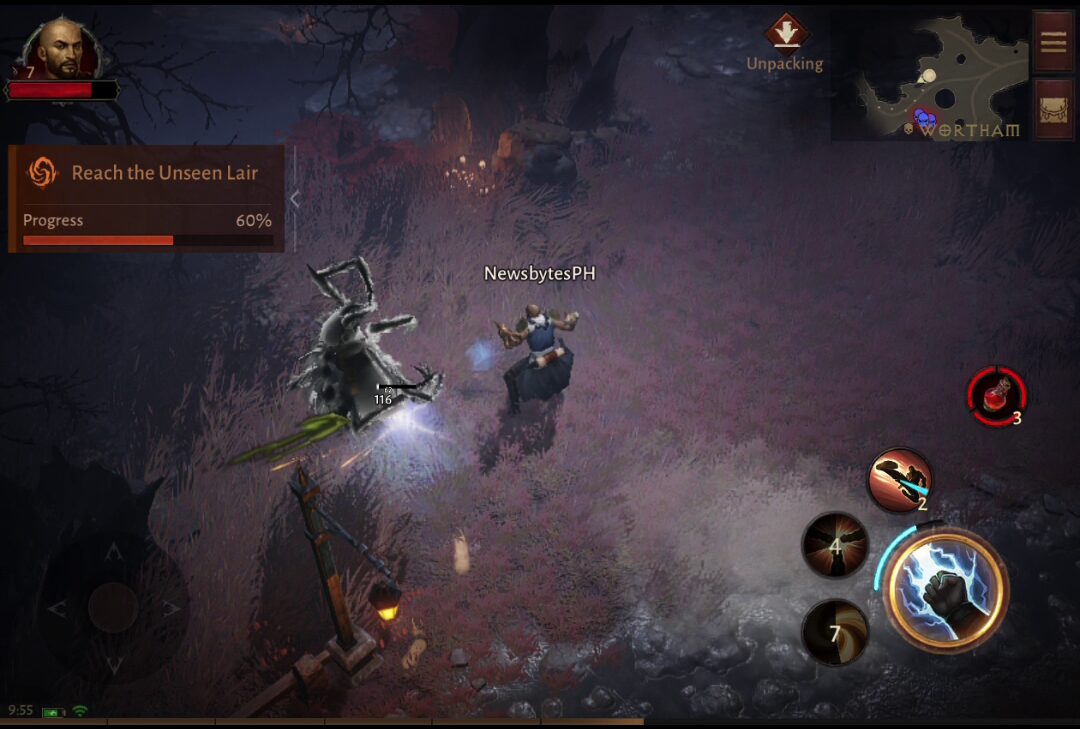The width and height of the screenshot is (1080, 729).
Task: Use the red health potion
Action: click(996, 396)
